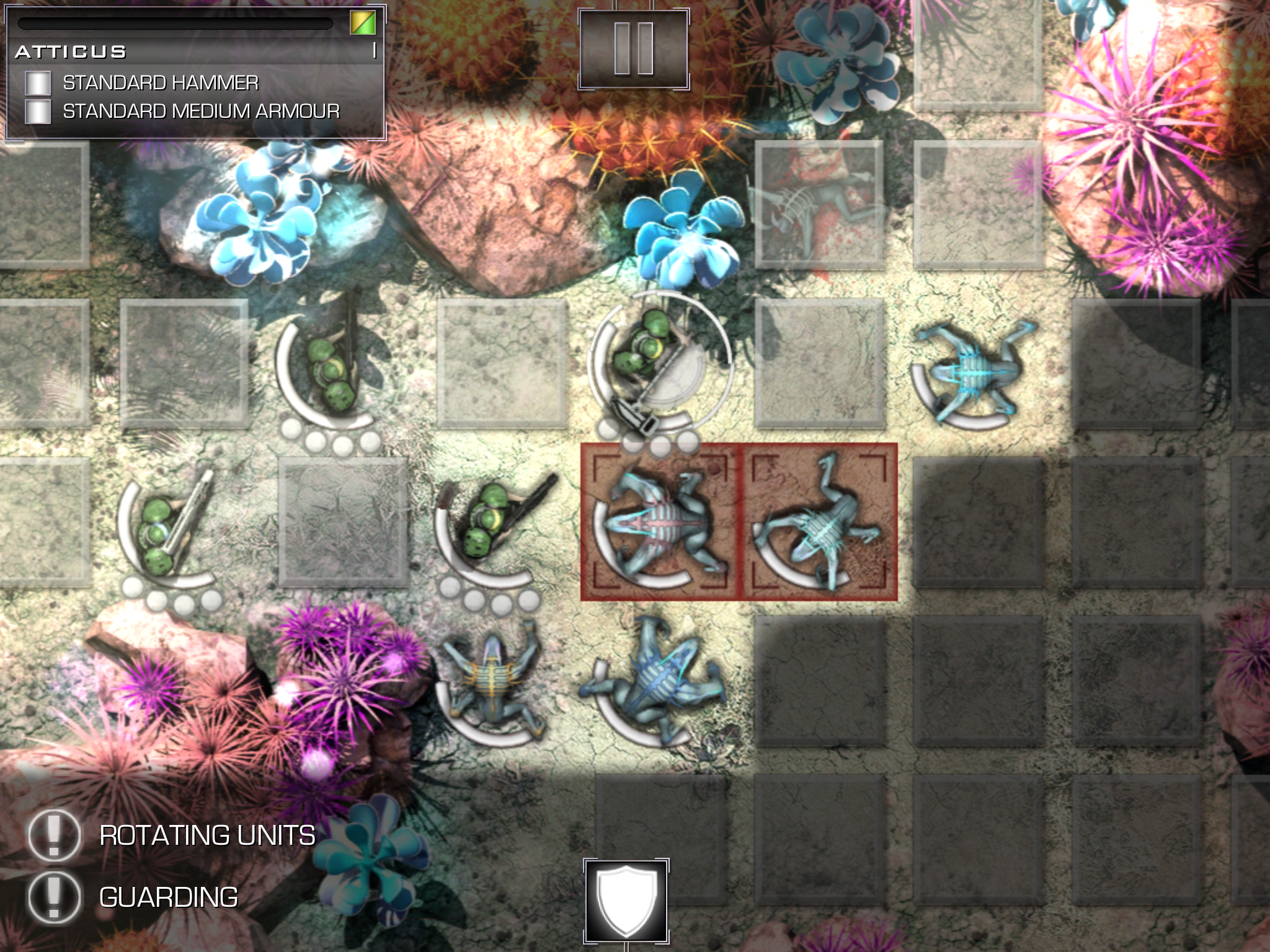
Task: Select the Standard Medium Armour entry
Action: click(200, 112)
